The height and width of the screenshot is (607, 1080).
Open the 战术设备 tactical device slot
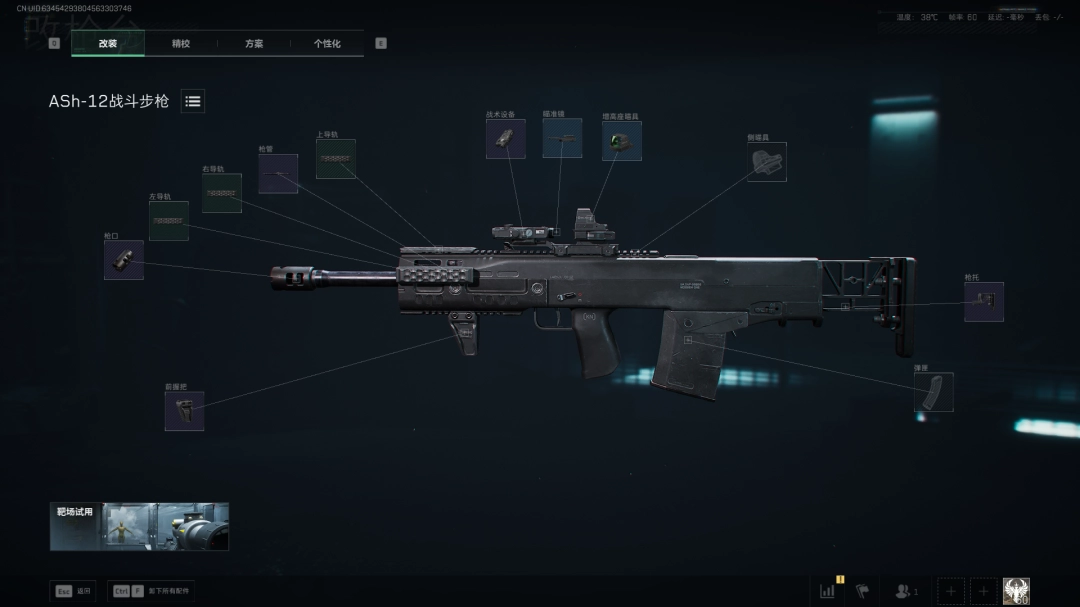(506, 139)
